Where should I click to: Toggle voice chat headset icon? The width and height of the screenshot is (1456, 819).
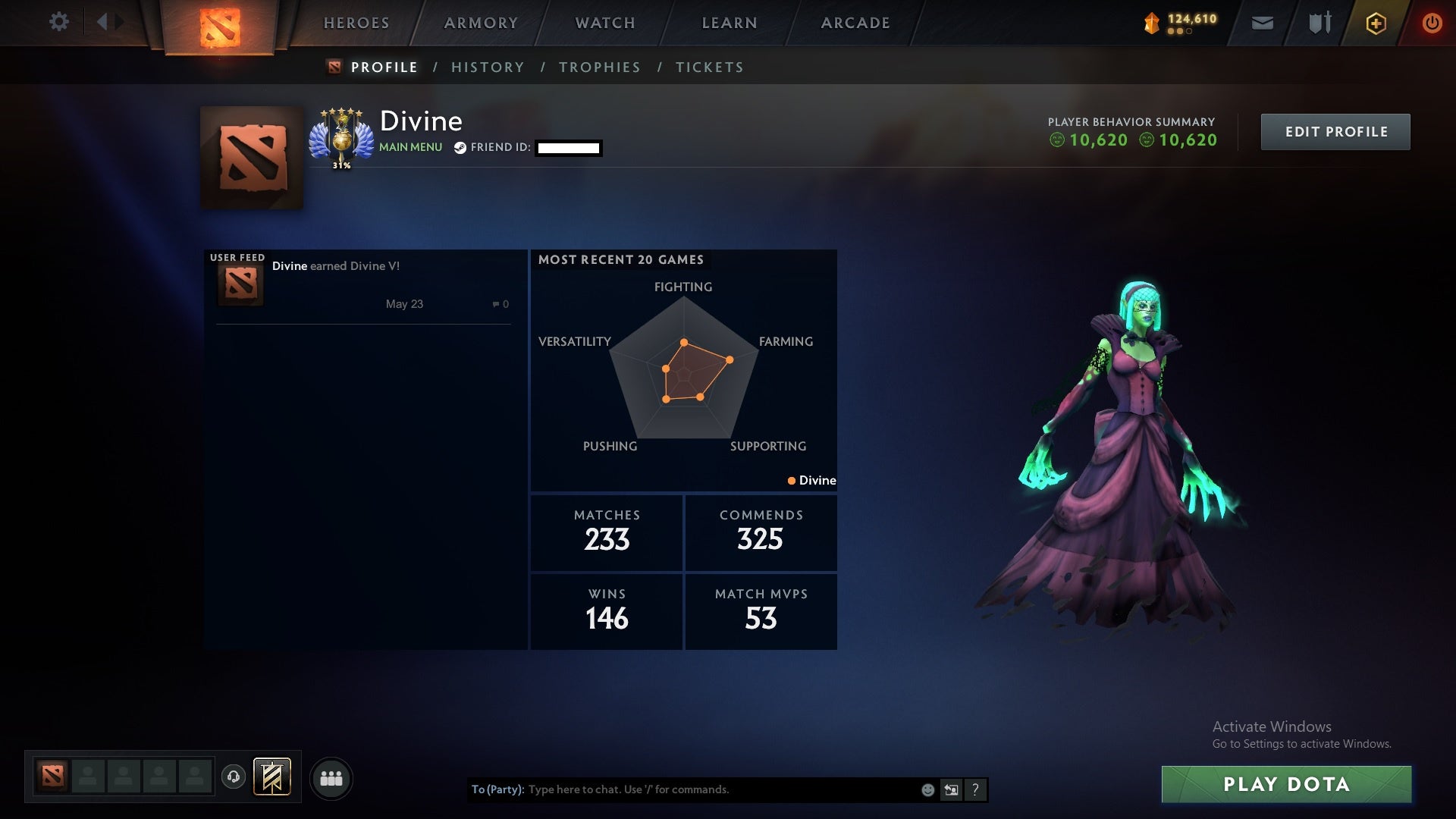pos(234,778)
